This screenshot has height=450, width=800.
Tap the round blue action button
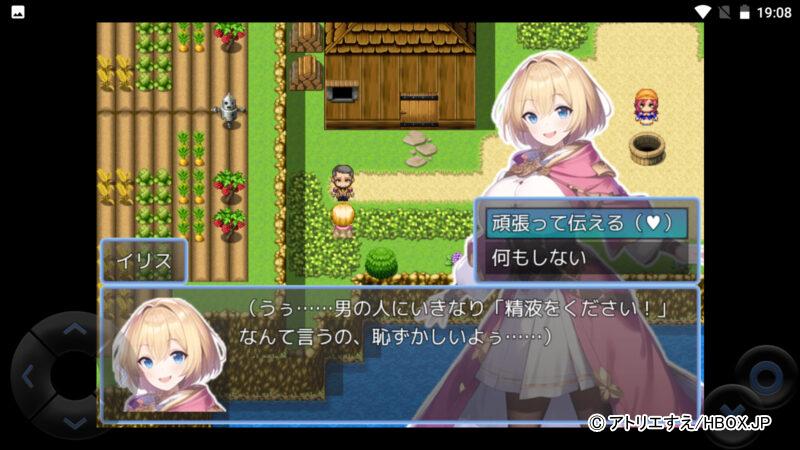[x=766, y=378]
